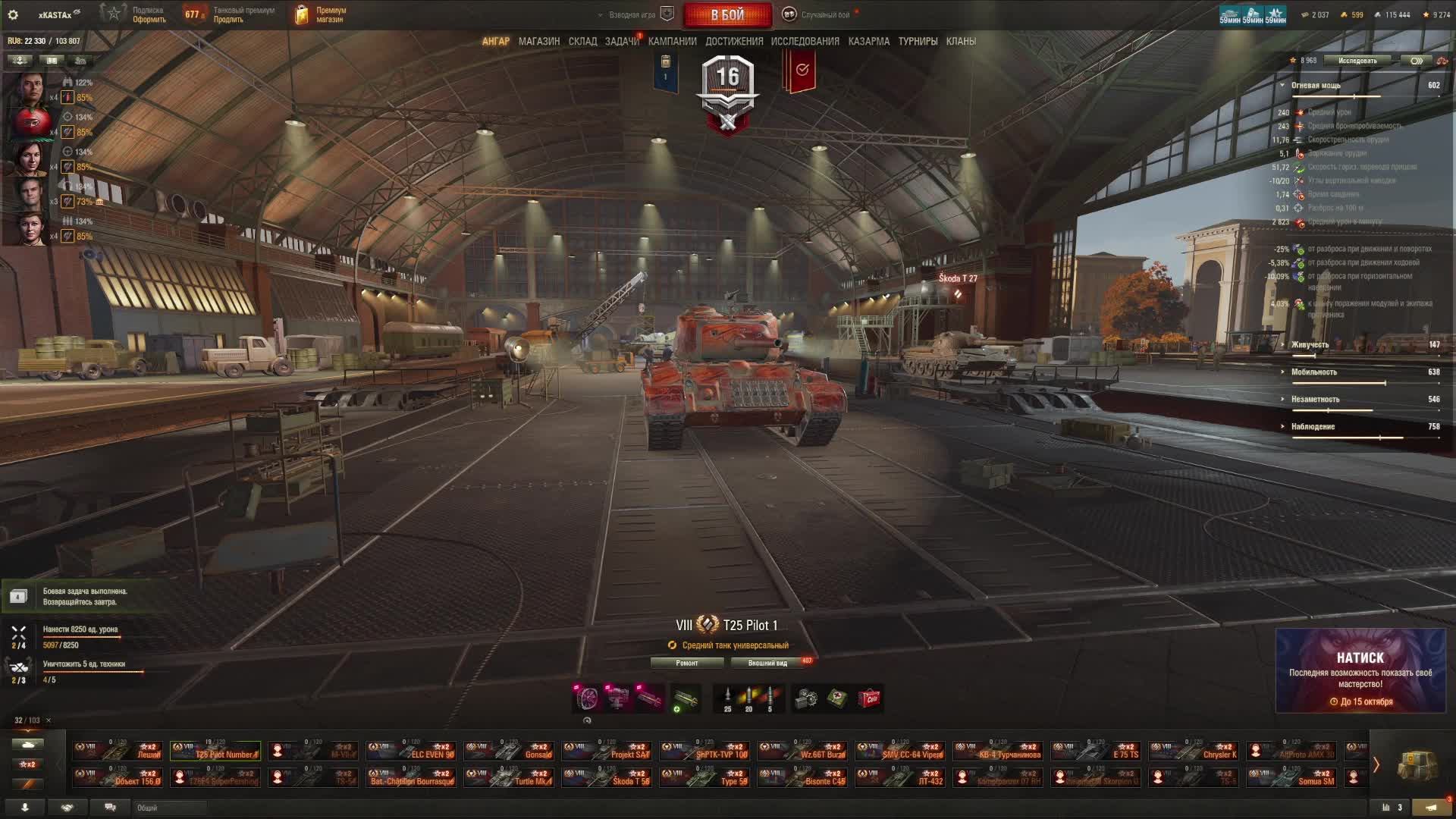Viewport: 1456px width, 819px height.
Task: Select the ELC EVEN 90 tank
Action: (x=411, y=751)
